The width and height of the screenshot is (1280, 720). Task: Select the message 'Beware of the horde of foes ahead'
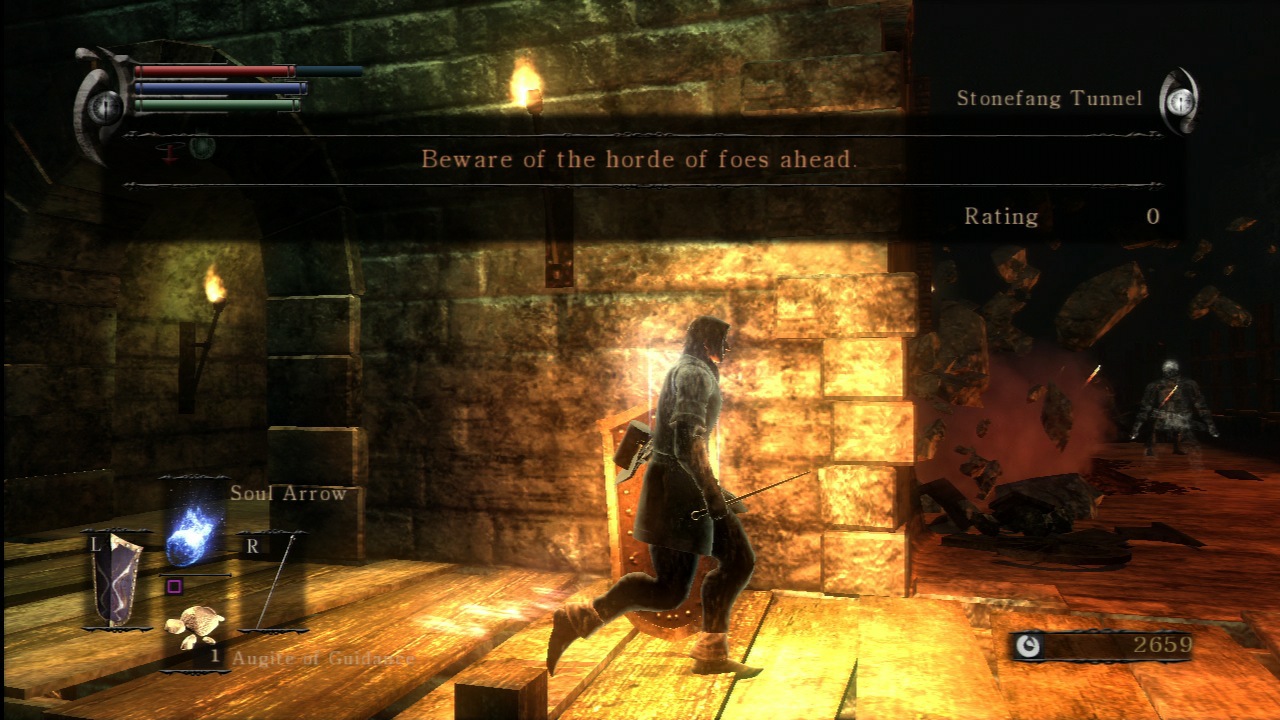[x=640, y=160]
